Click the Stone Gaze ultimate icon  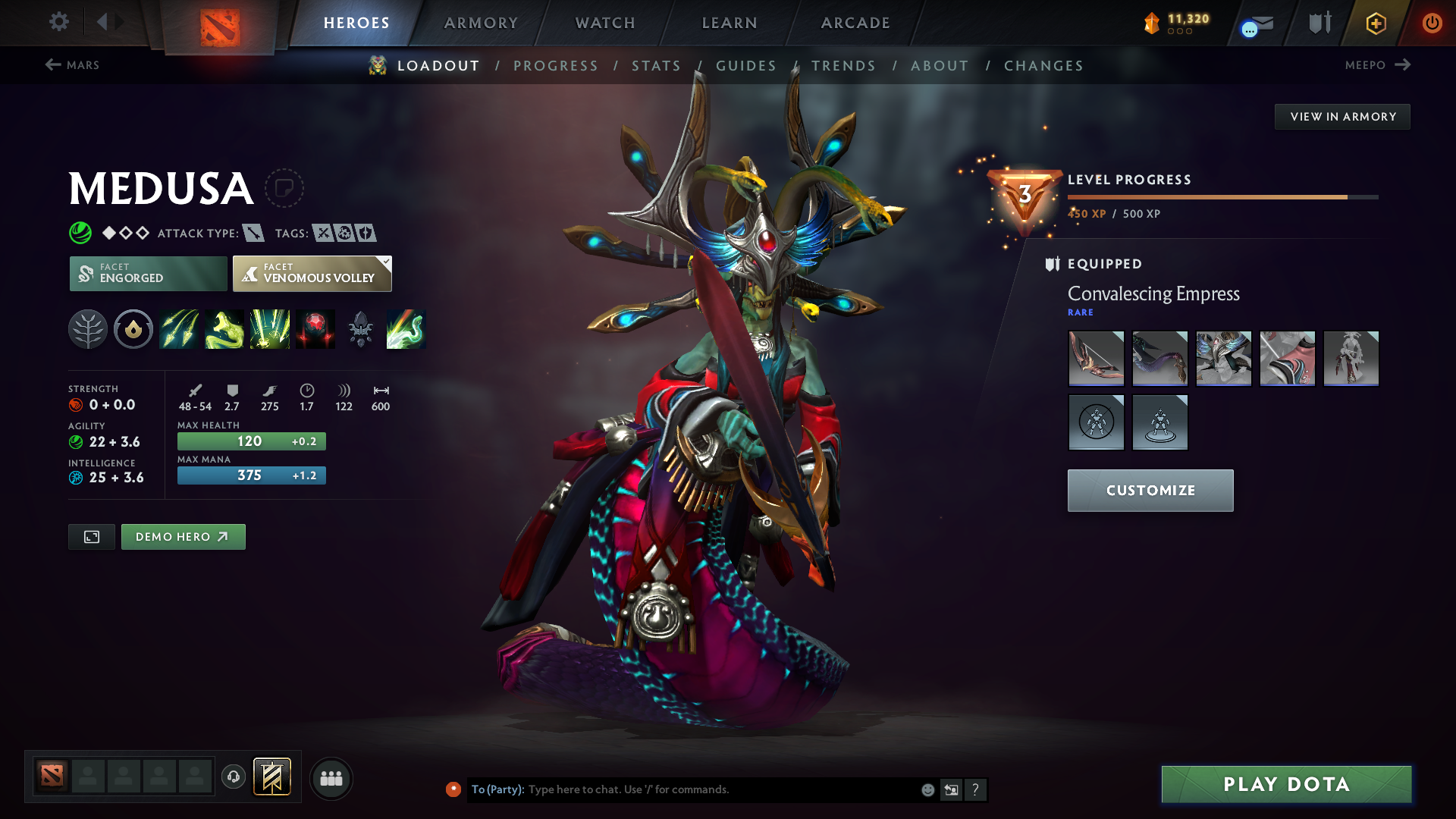click(406, 329)
